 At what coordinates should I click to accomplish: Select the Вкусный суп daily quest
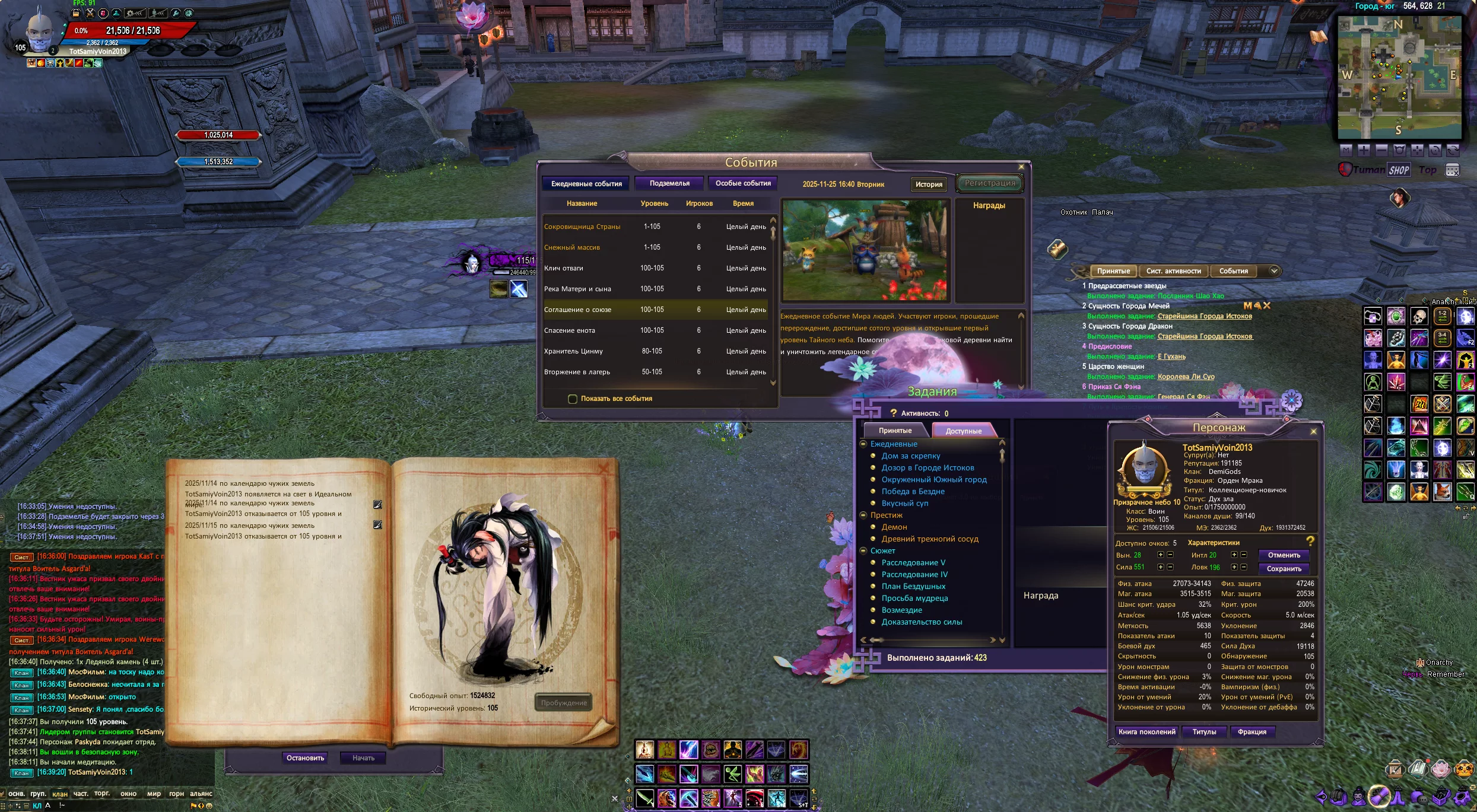(x=904, y=503)
